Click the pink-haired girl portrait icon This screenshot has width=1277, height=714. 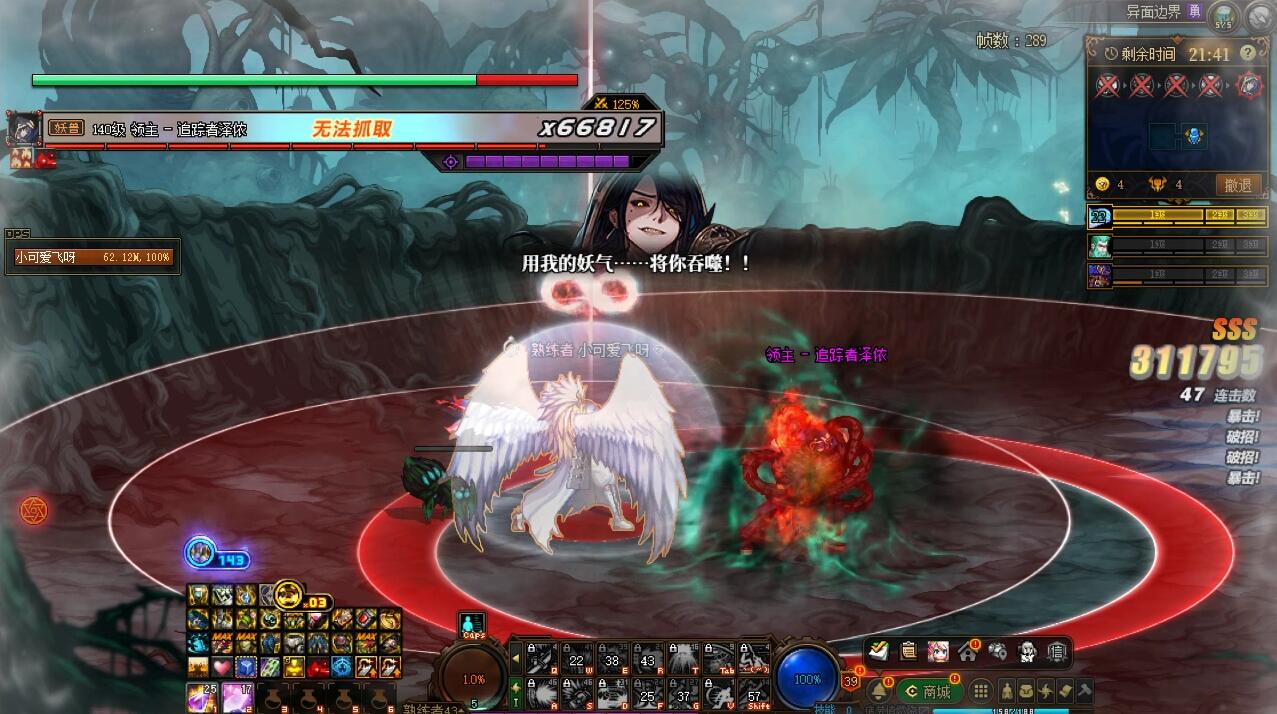pos(937,651)
